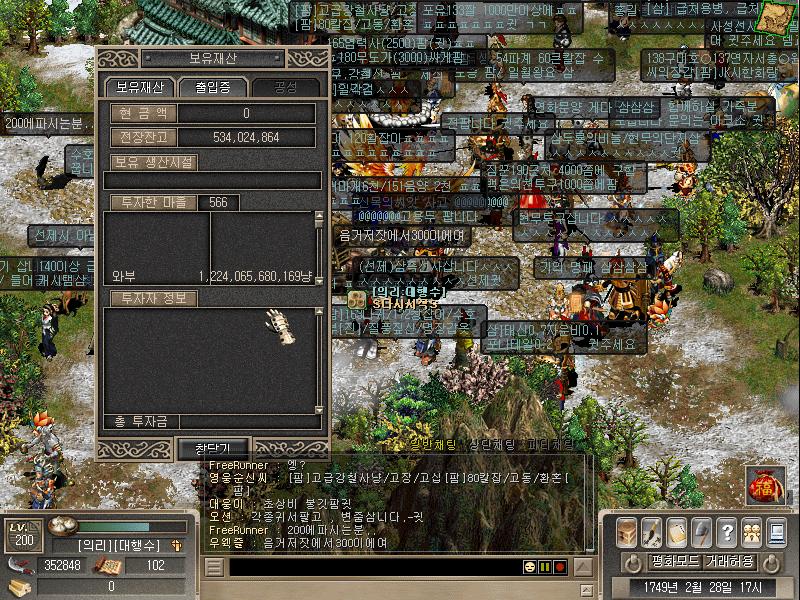
Task: Click the red circle button in chat bar
Action: pyautogui.click(x=560, y=567)
